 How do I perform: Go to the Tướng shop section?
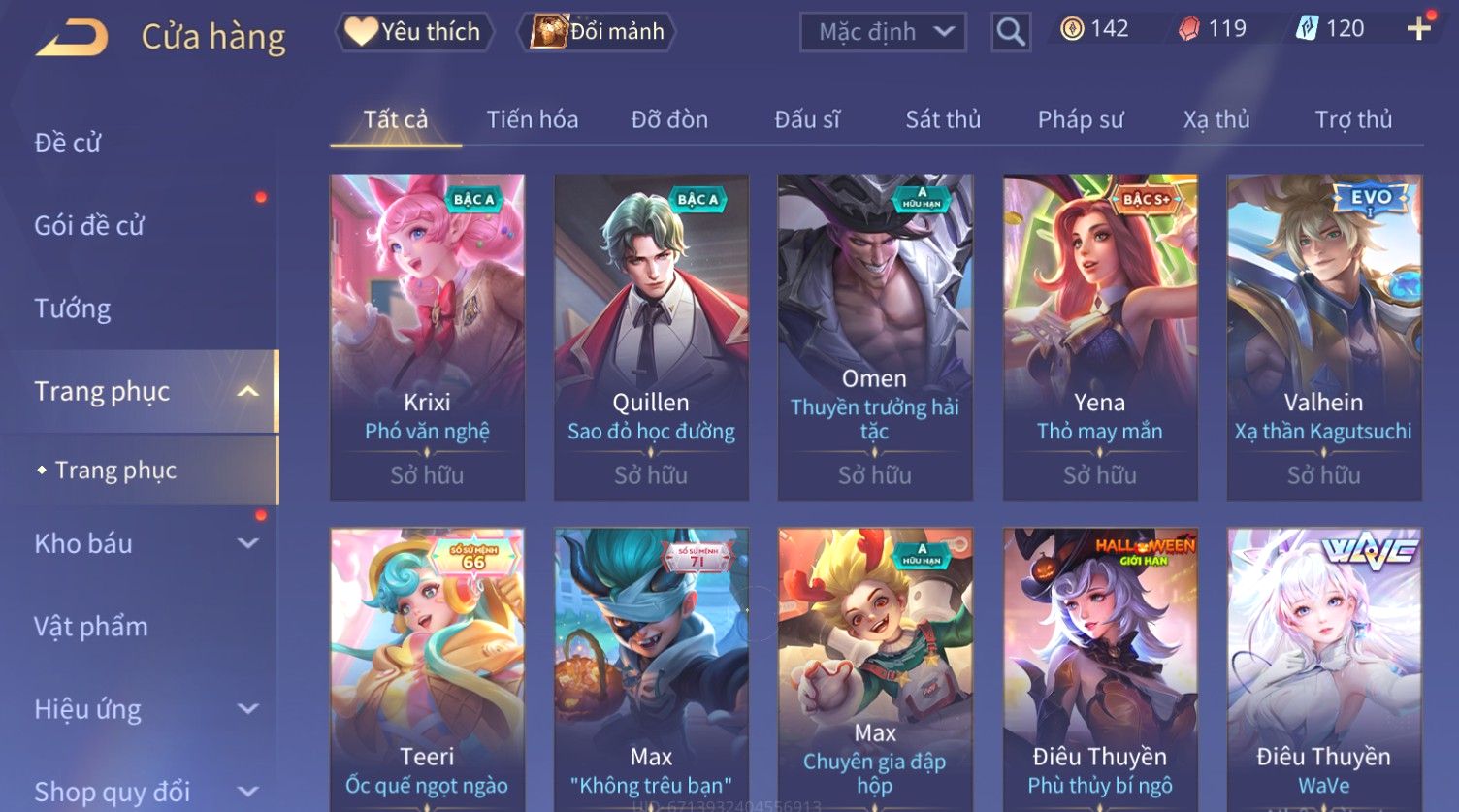coord(73,309)
